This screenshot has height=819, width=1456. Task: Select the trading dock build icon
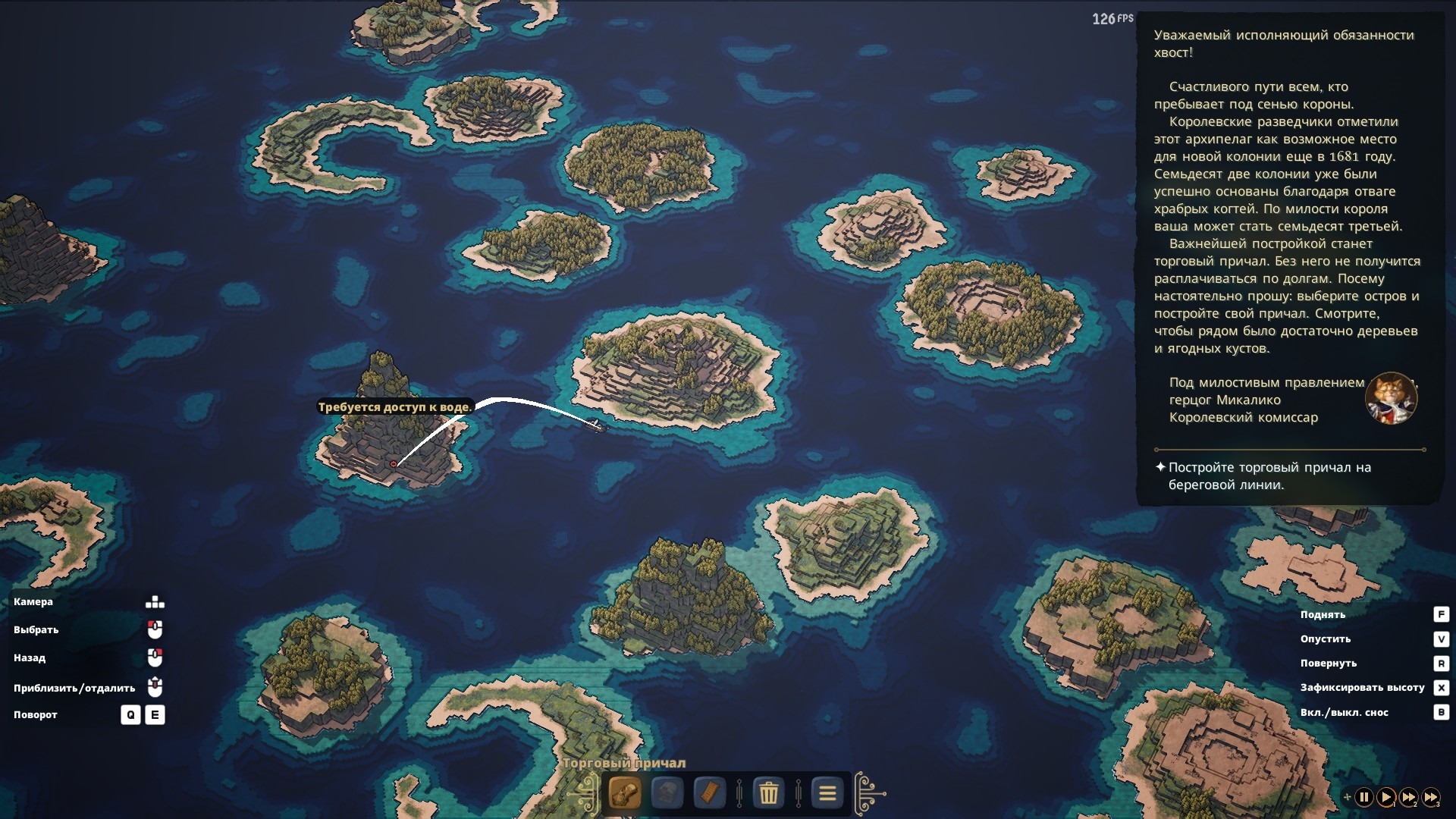tap(624, 793)
